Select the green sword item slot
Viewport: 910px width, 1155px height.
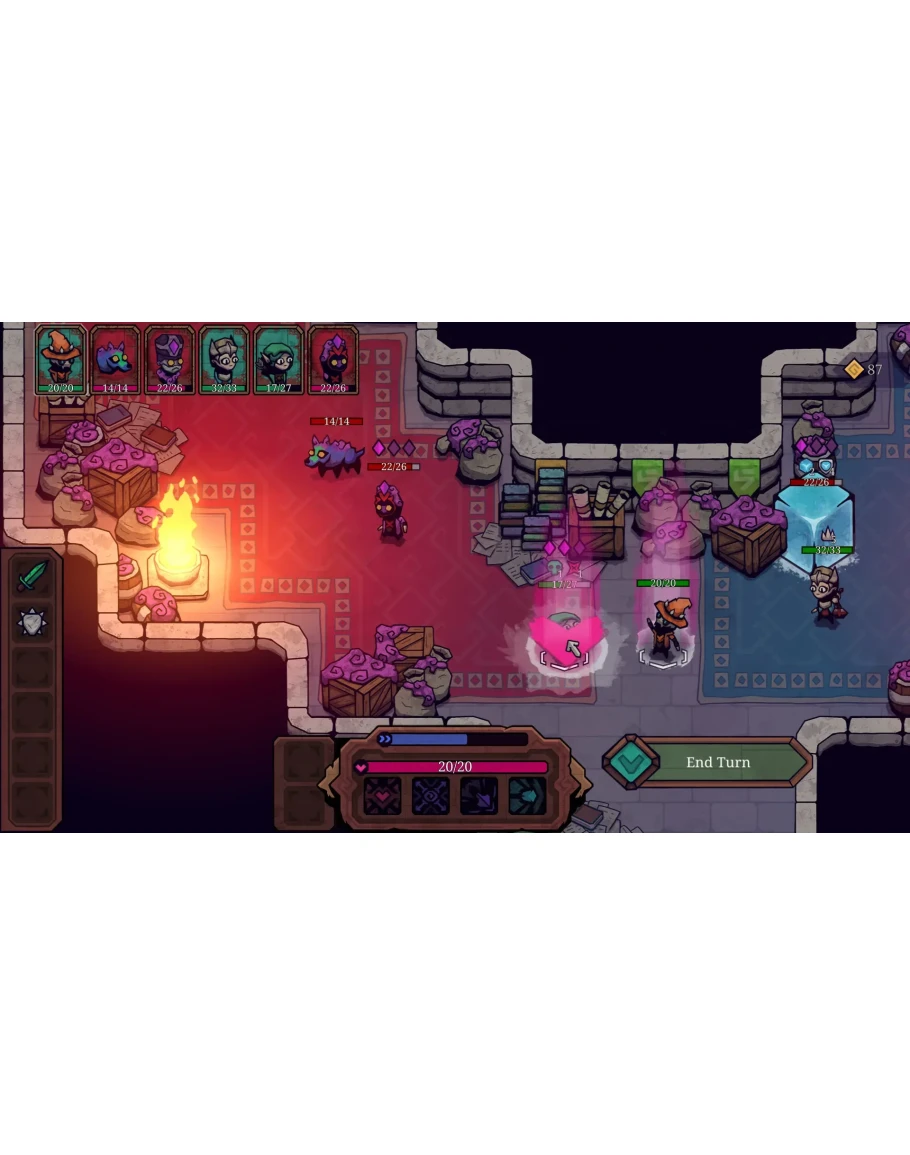pos(32,575)
